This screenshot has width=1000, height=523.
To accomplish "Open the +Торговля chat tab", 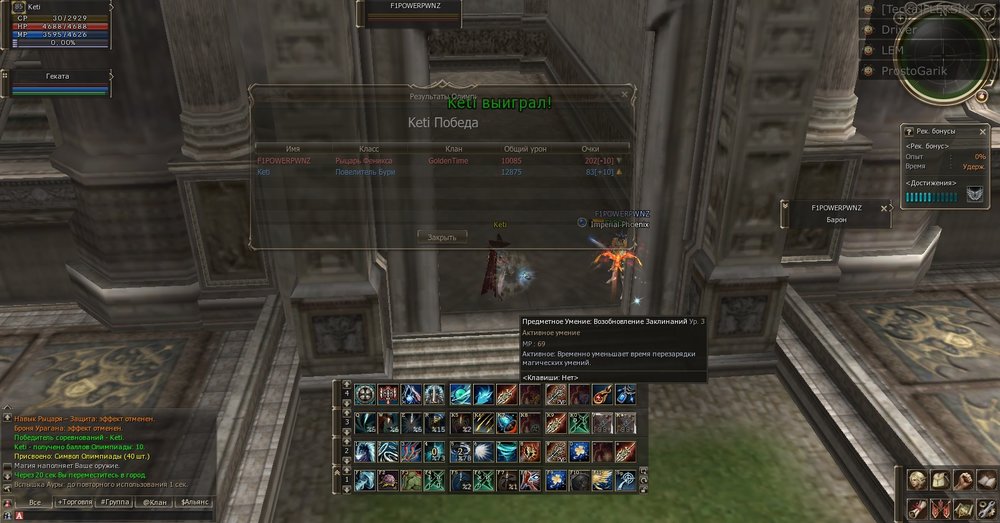I will tap(76, 501).
